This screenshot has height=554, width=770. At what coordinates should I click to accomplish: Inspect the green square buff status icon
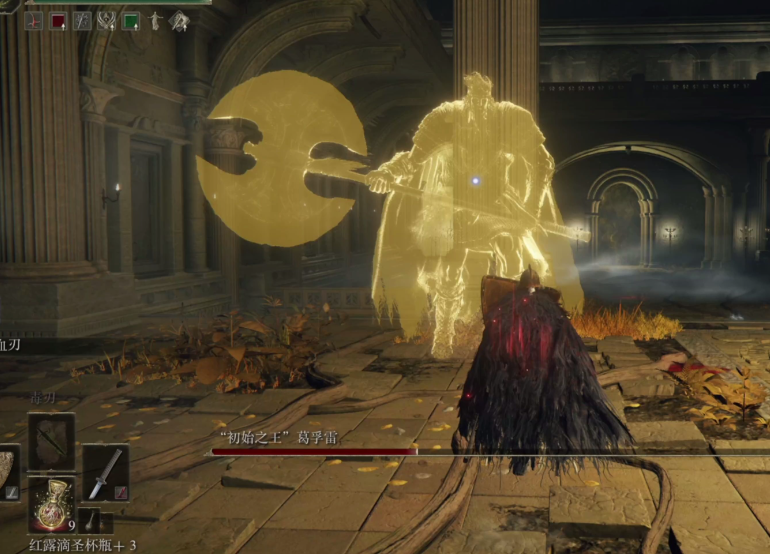click(131, 20)
